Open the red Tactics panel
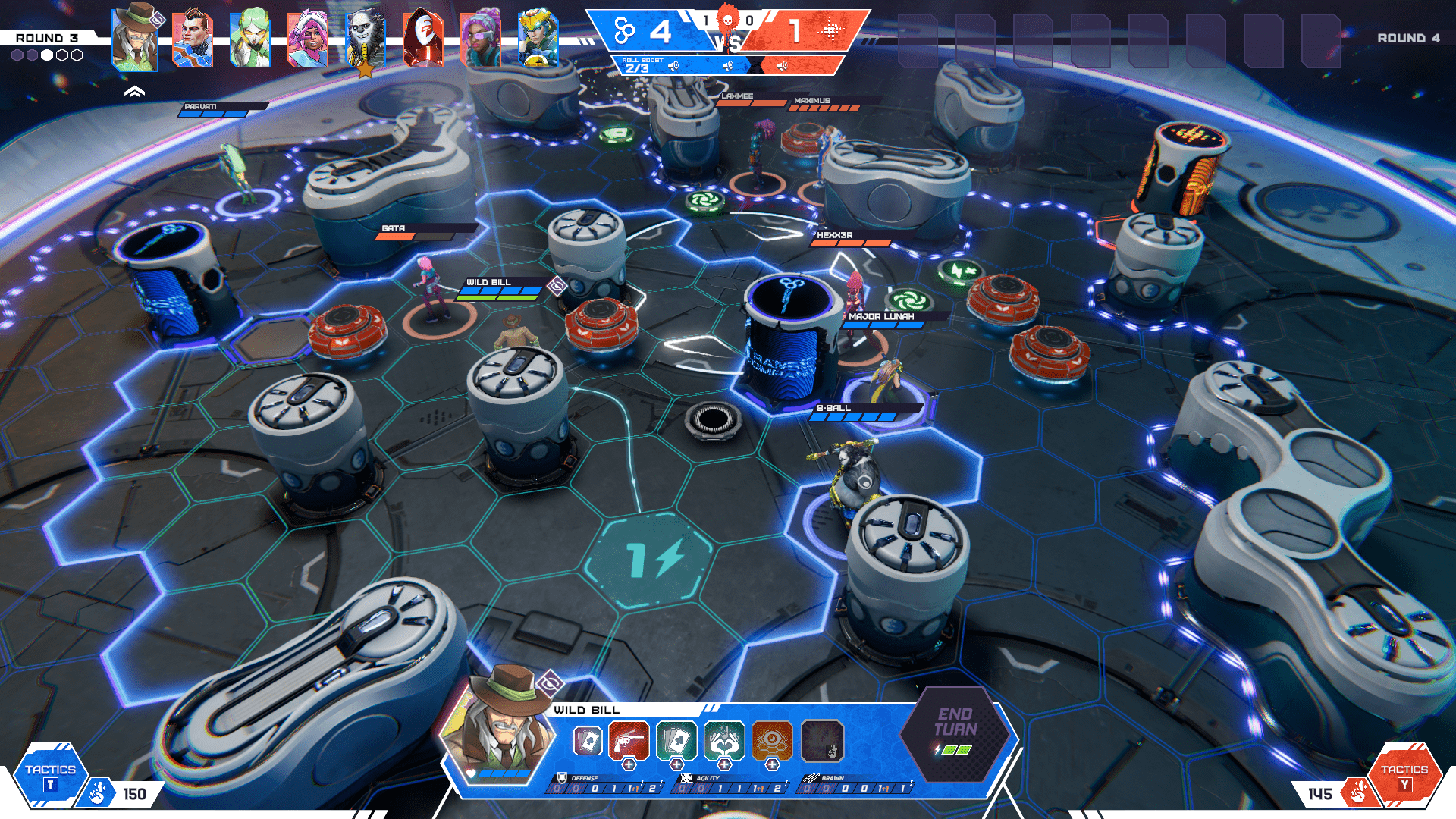 (x=1404, y=775)
